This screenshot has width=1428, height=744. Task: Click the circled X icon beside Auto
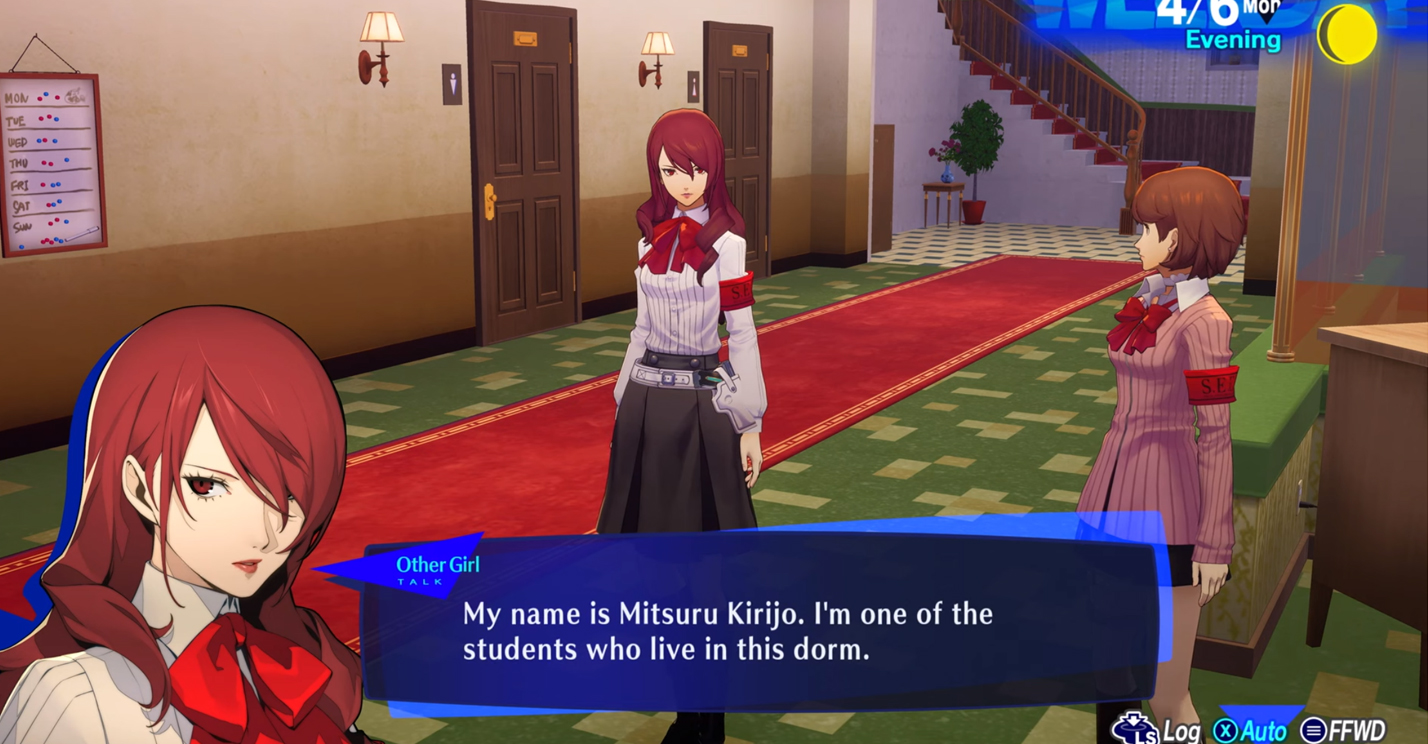point(1228,728)
